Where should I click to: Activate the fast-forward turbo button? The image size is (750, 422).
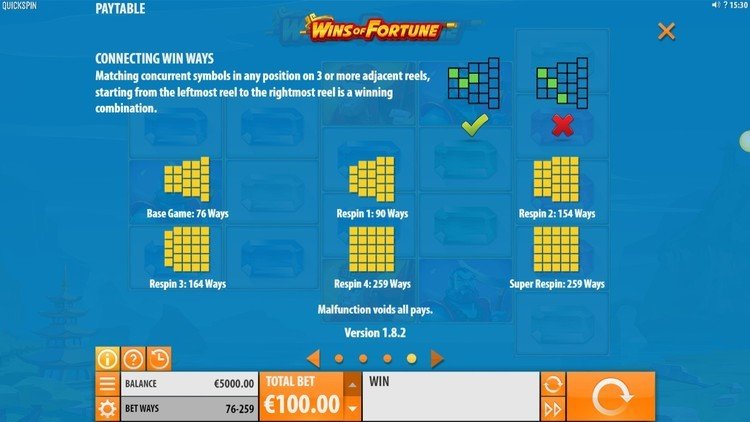click(553, 408)
